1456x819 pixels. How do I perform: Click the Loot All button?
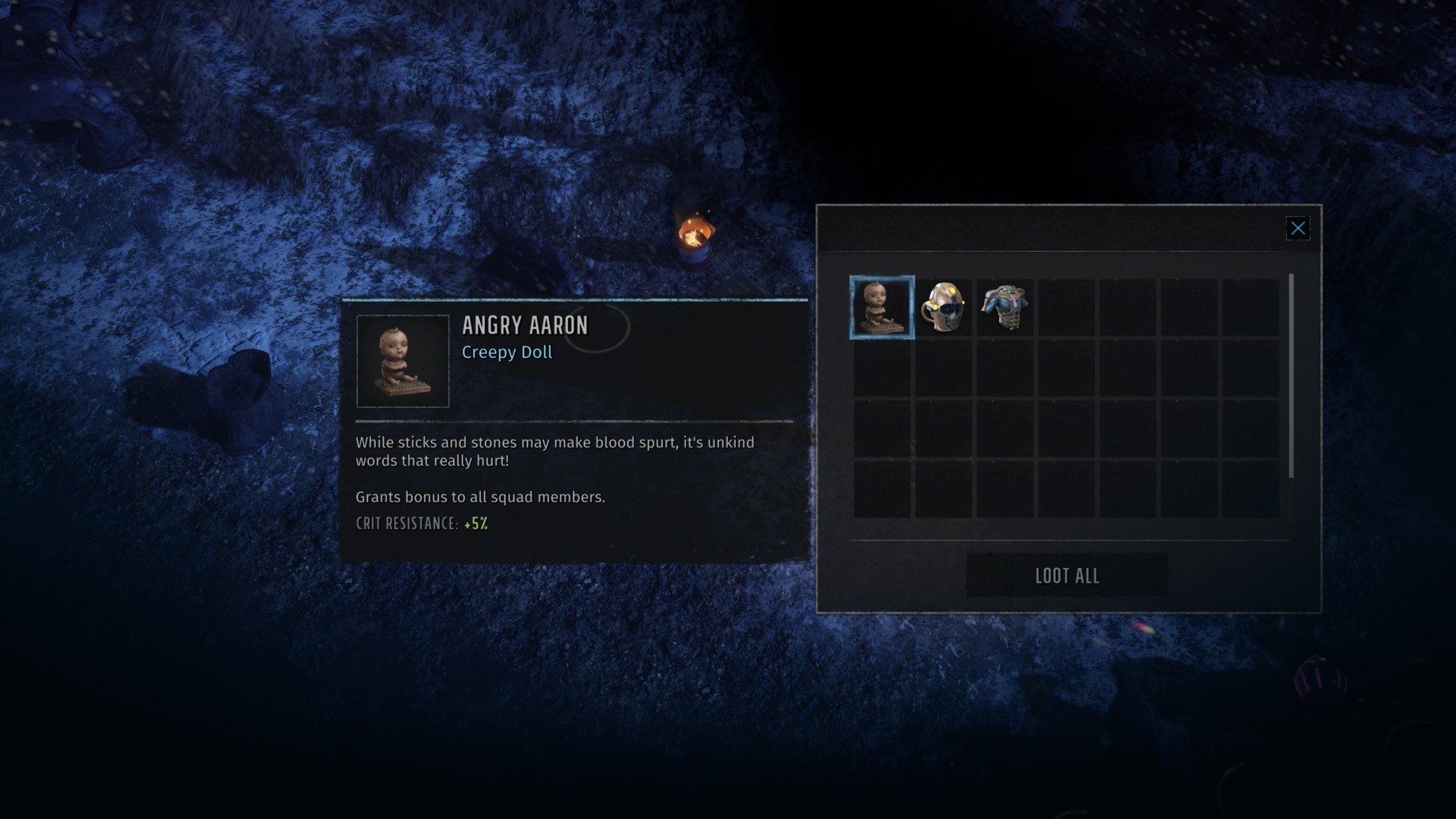pos(1066,576)
